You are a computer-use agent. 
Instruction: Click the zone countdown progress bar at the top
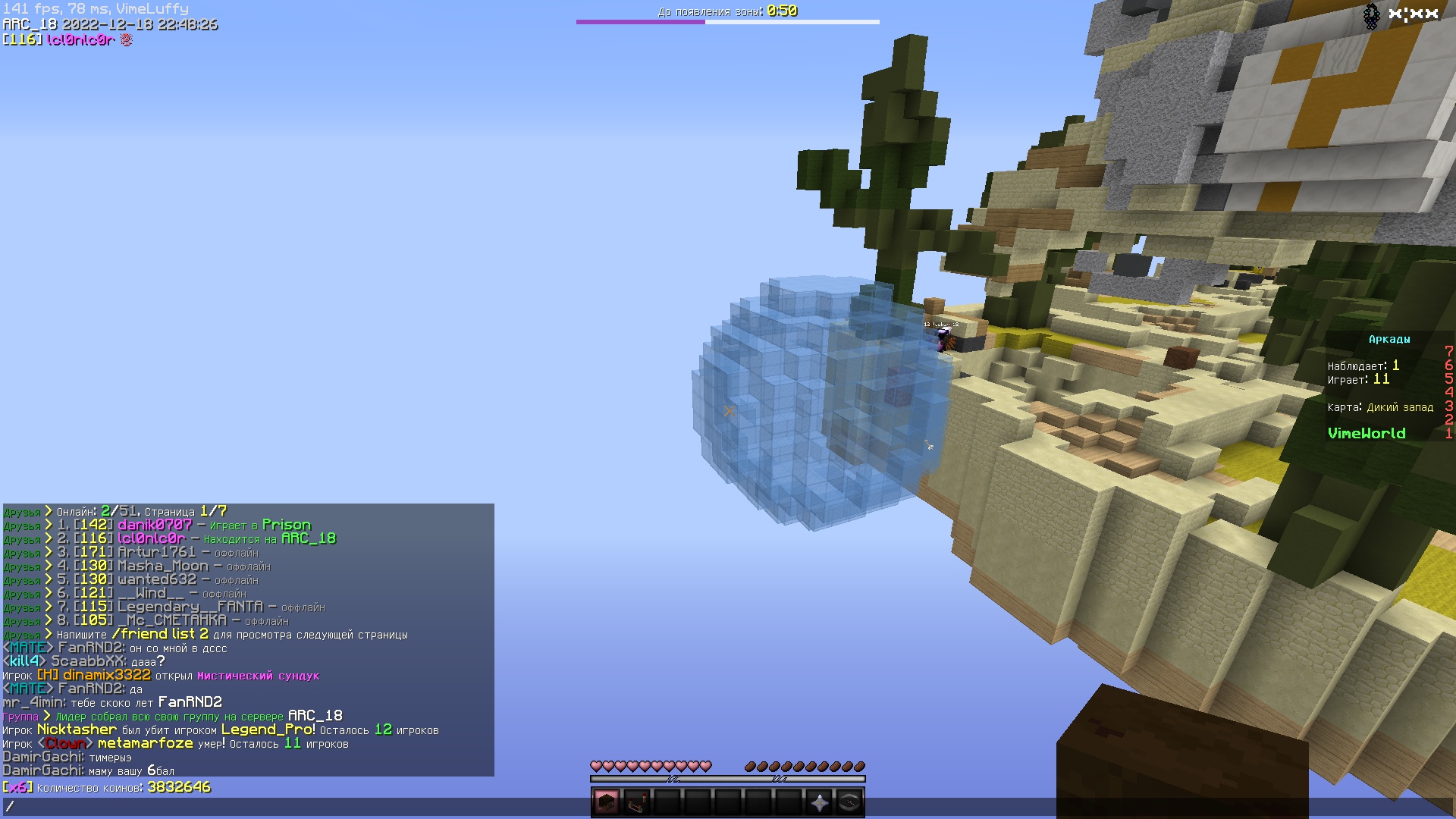pyautogui.click(x=728, y=23)
